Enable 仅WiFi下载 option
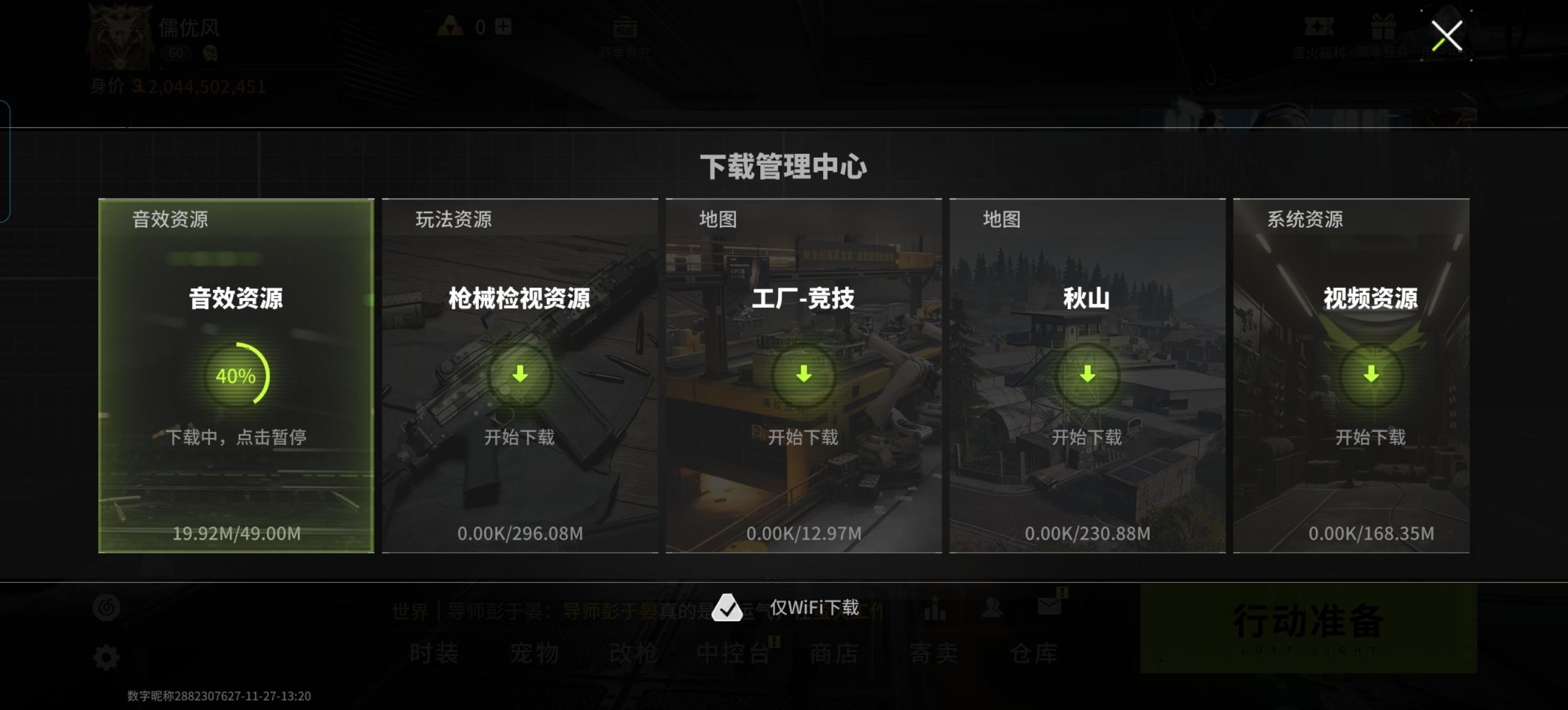The height and width of the screenshot is (710, 1568). point(728,608)
